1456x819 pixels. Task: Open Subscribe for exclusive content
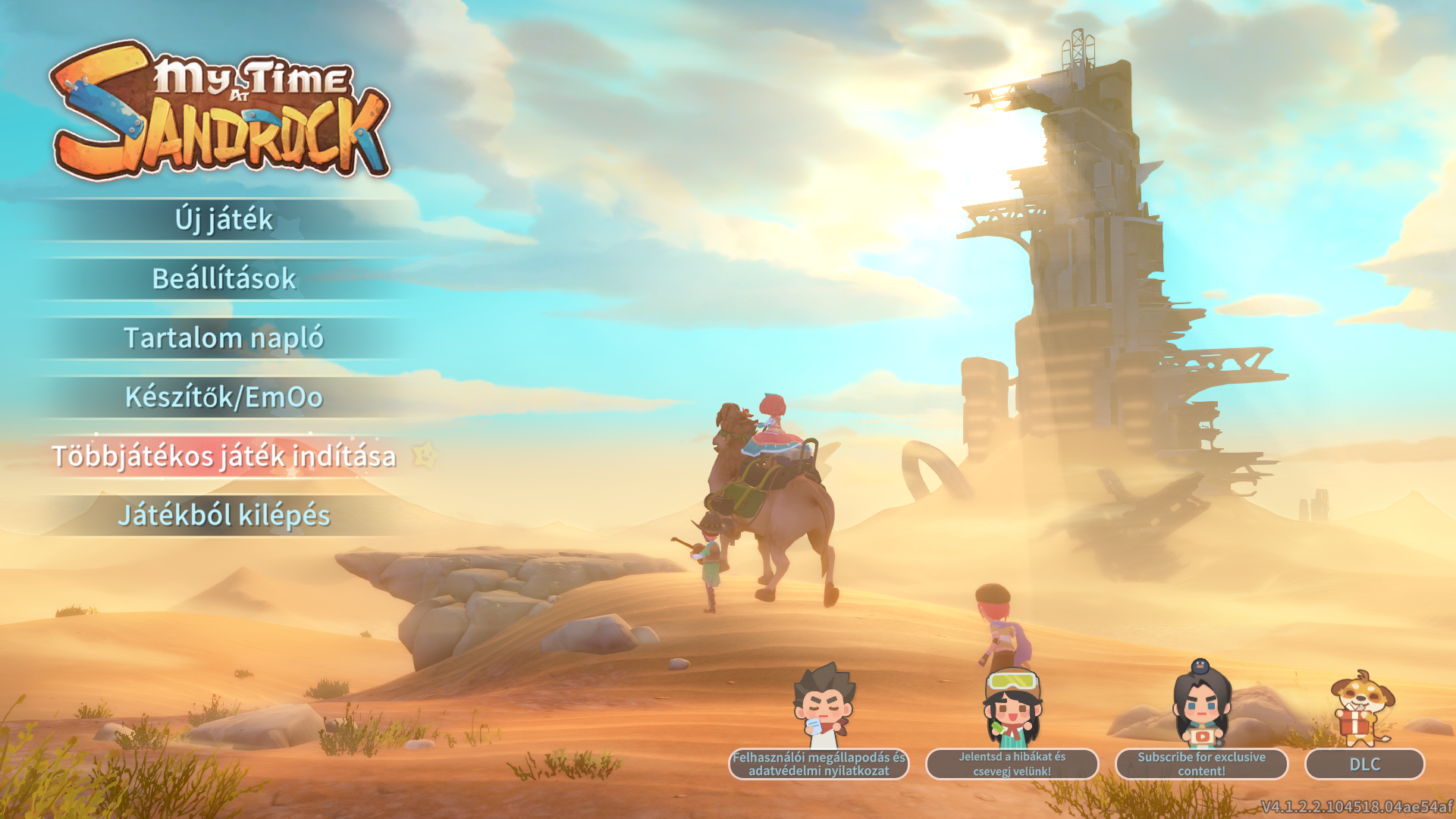click(1201, 764)
